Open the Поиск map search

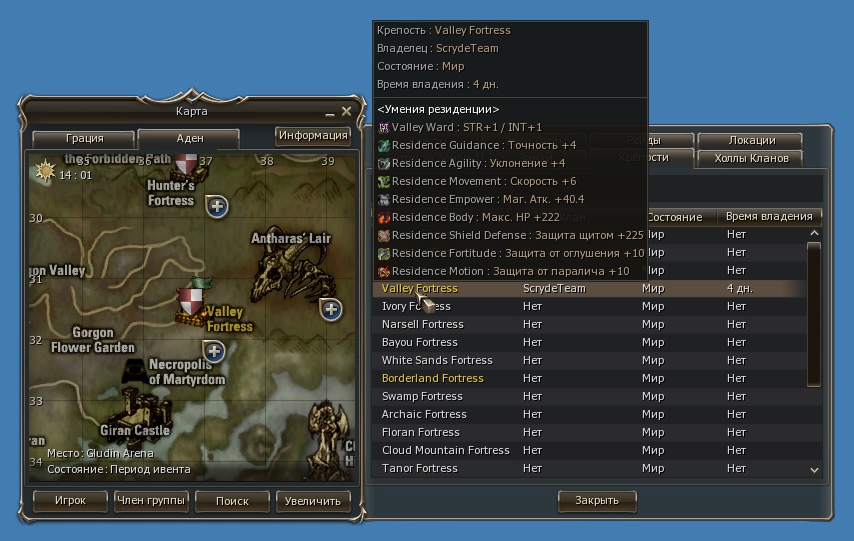click(232, 501)
